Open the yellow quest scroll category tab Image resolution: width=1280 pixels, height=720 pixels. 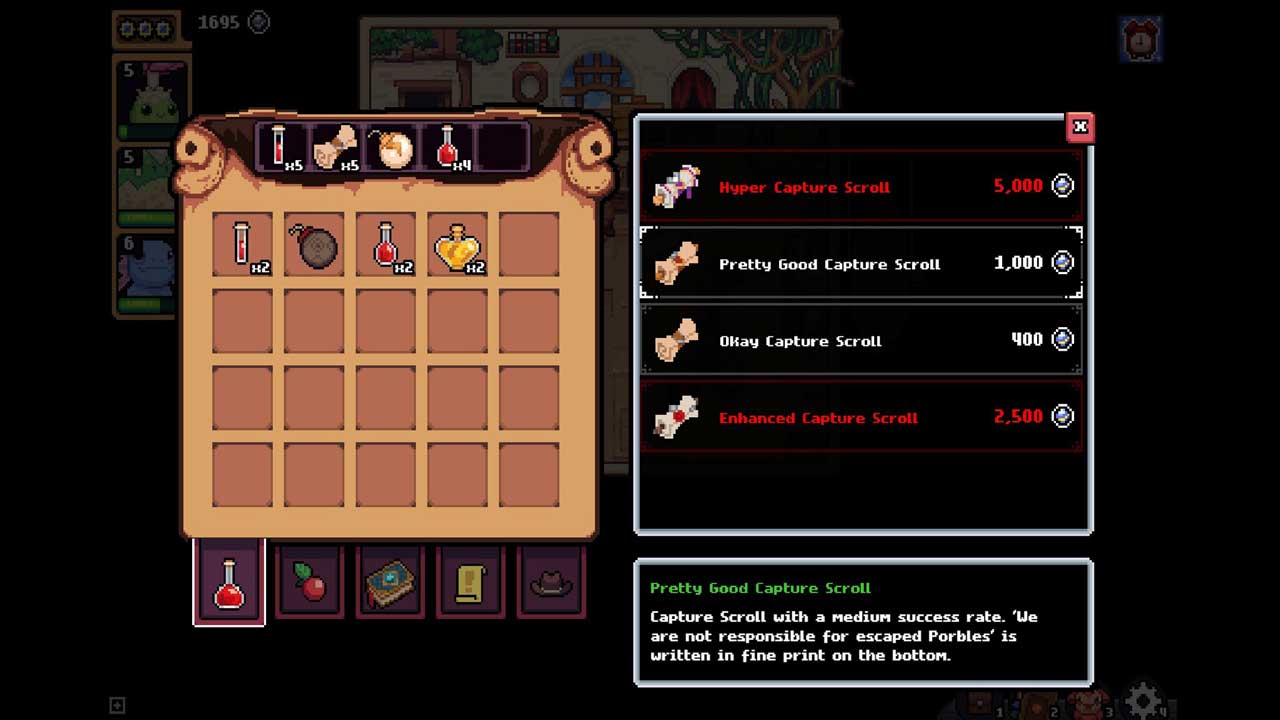click(471, 582)
